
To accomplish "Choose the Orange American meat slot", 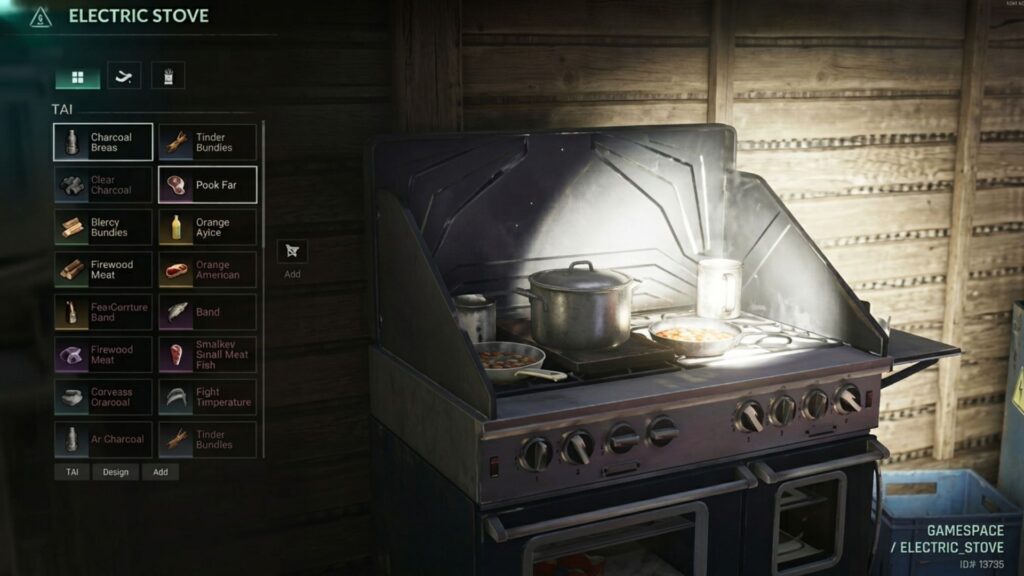I will point(207,270).
